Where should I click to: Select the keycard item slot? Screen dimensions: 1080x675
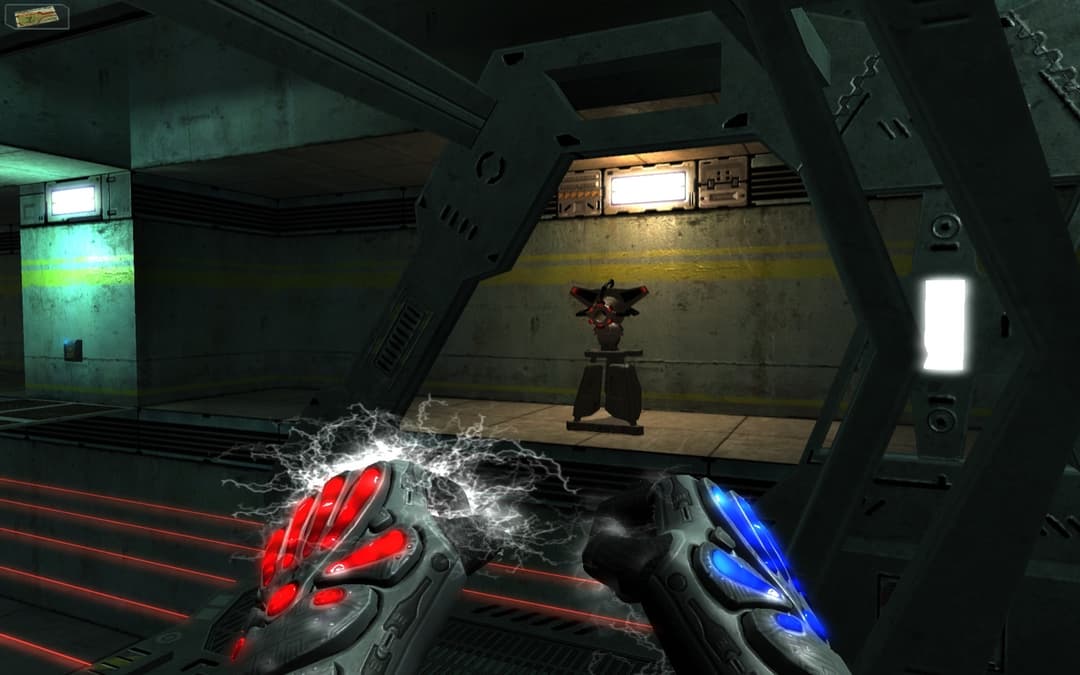point(41,17)
